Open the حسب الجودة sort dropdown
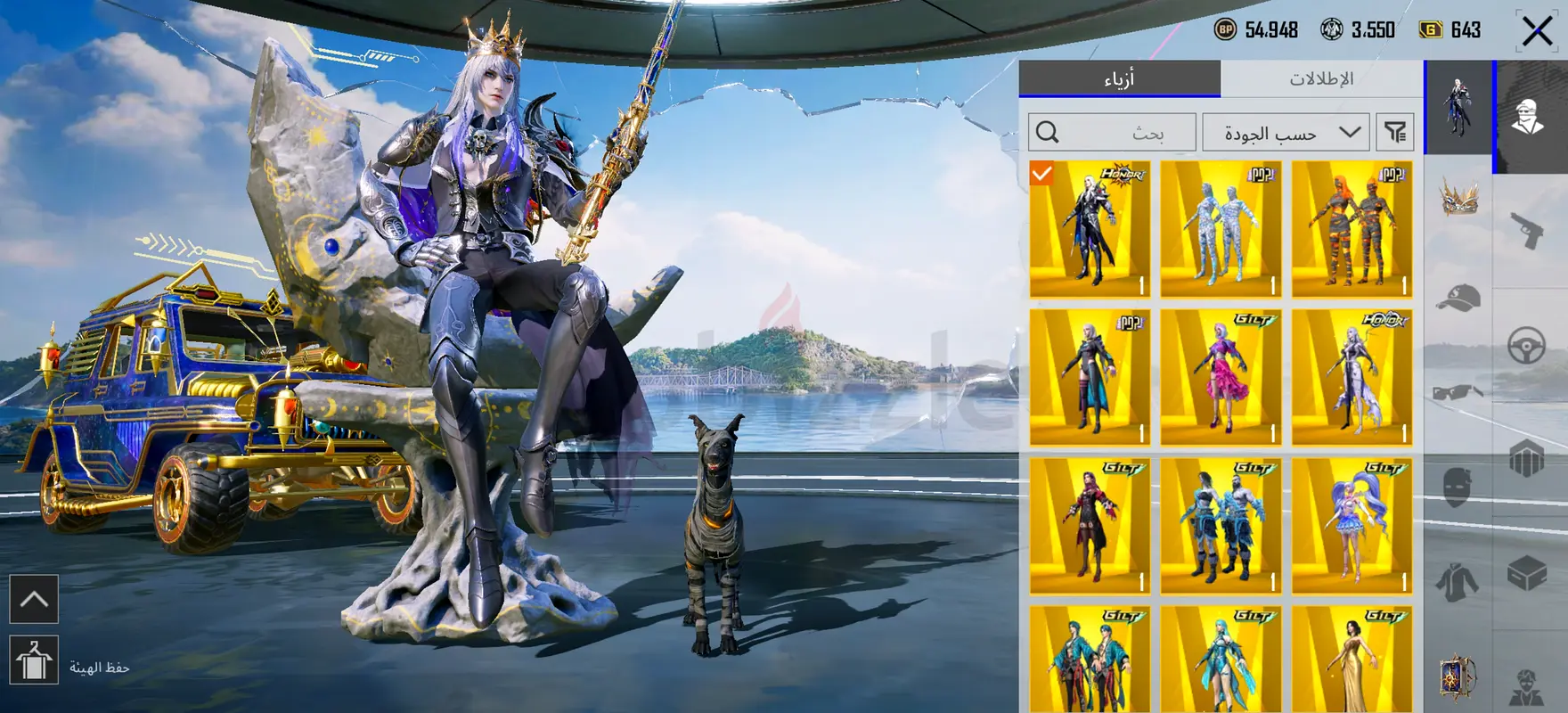The width and height of the screenshot is (1568, 713). (x=1290, y=133)
